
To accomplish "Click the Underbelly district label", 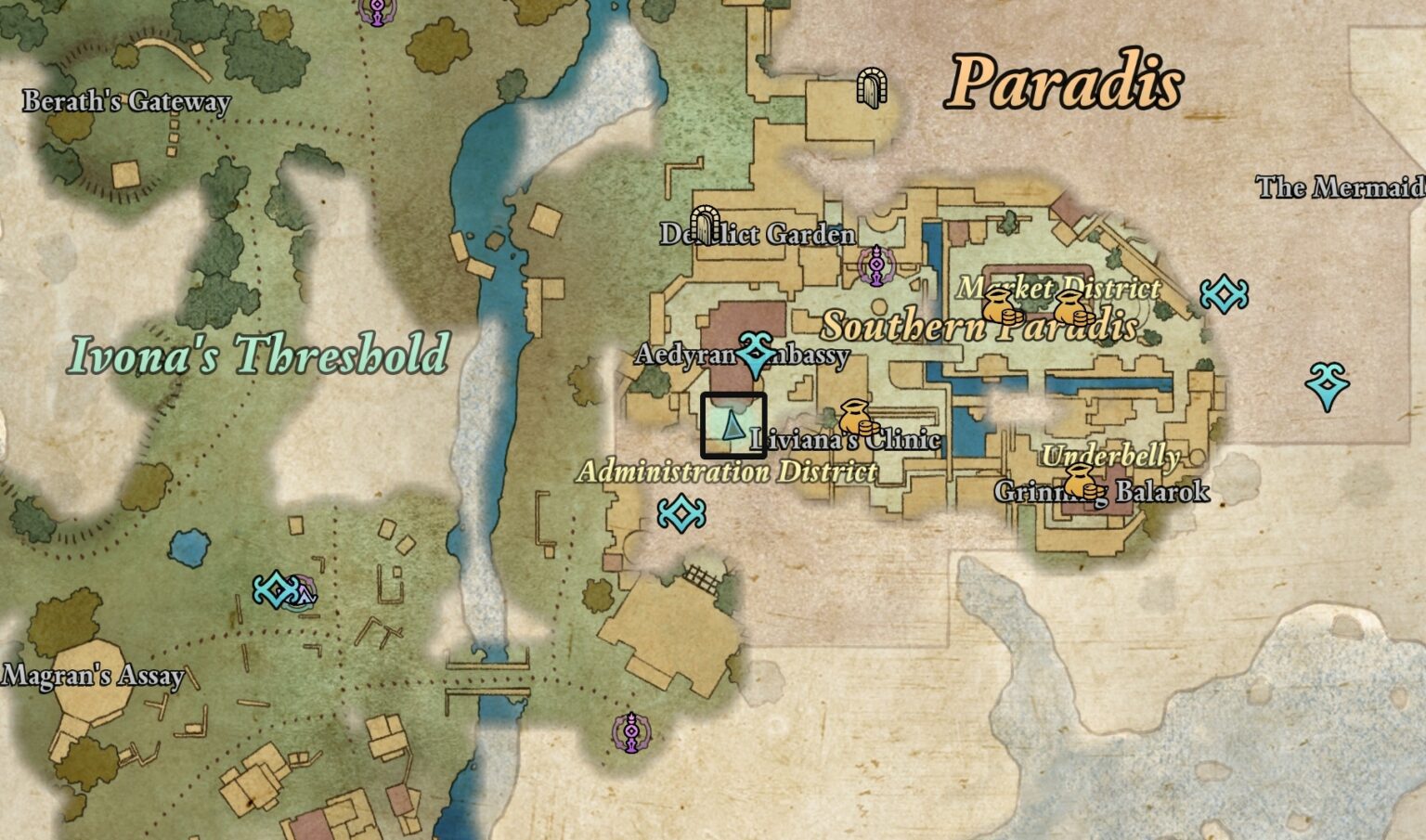I will [x=1111, y=457].
